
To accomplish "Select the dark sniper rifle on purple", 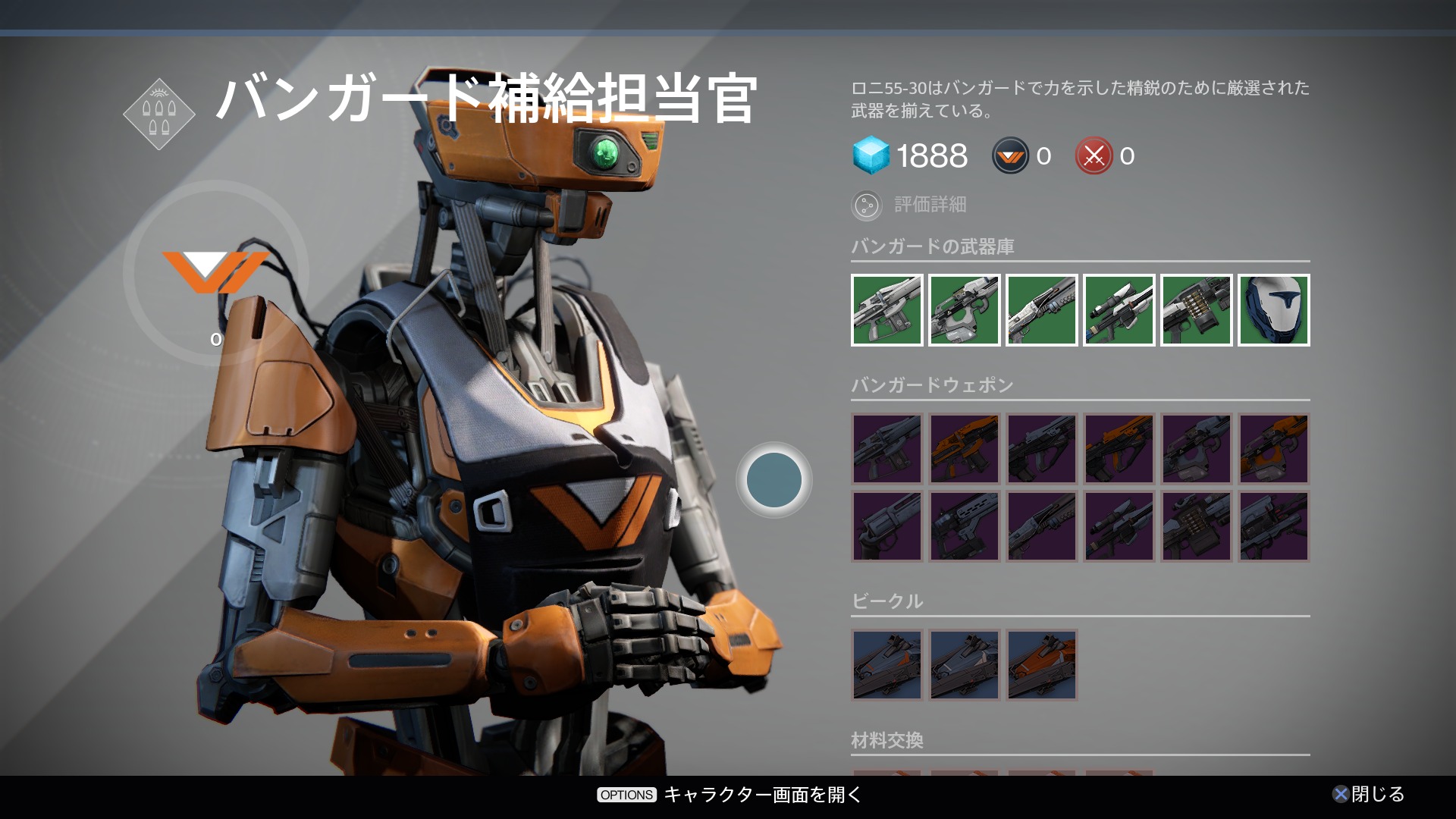I will click(1119, 526).
